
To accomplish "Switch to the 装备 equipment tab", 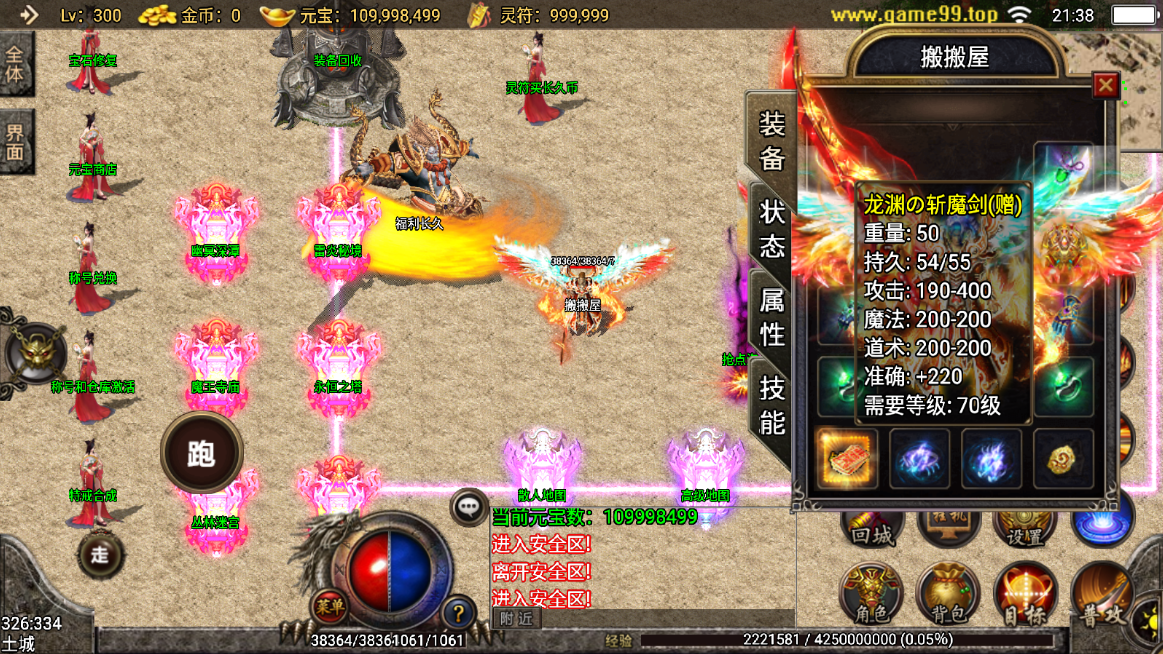I will pos(772,141).
